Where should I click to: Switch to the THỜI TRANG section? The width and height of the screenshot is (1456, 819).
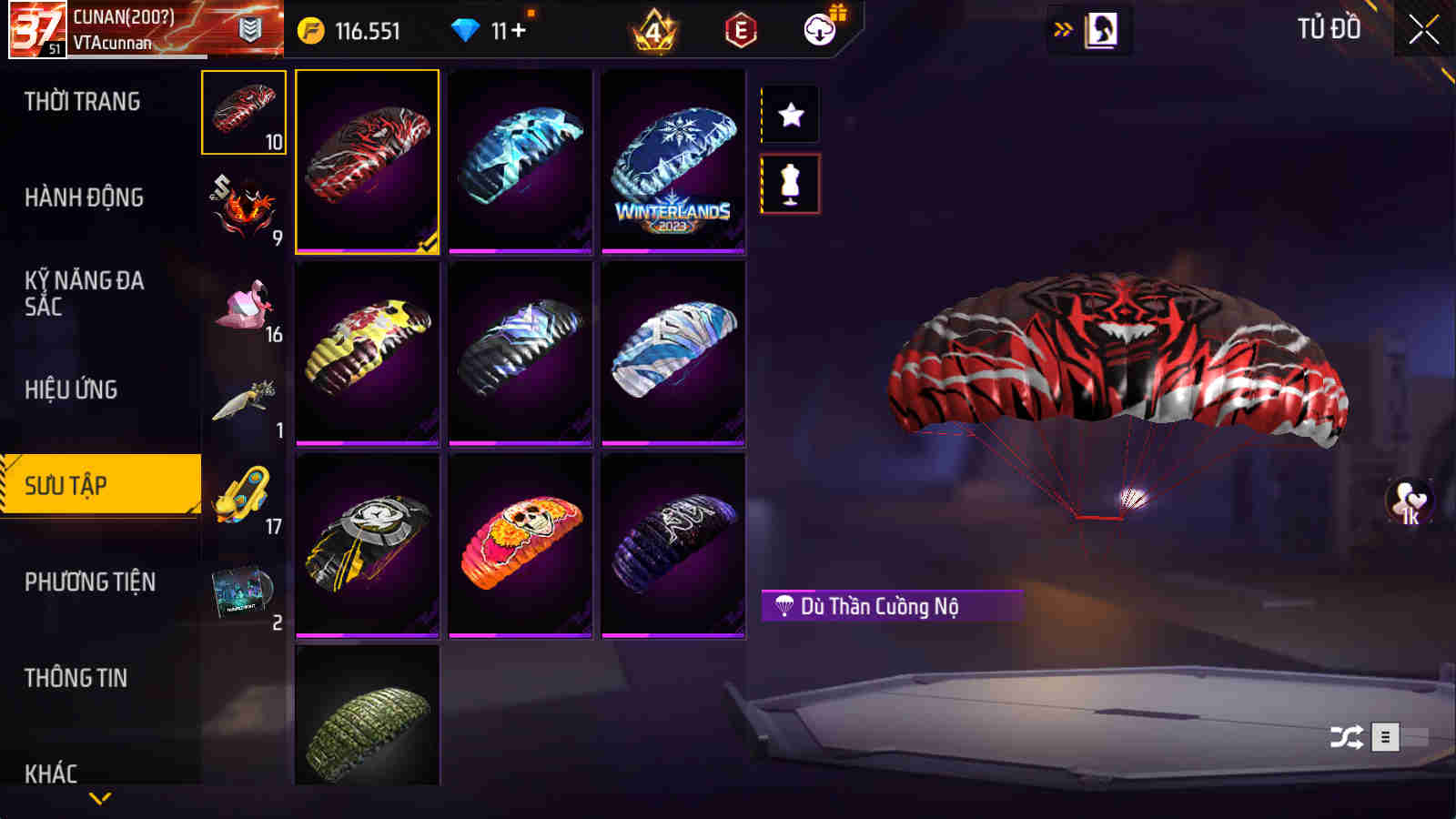tap(80, 102)
